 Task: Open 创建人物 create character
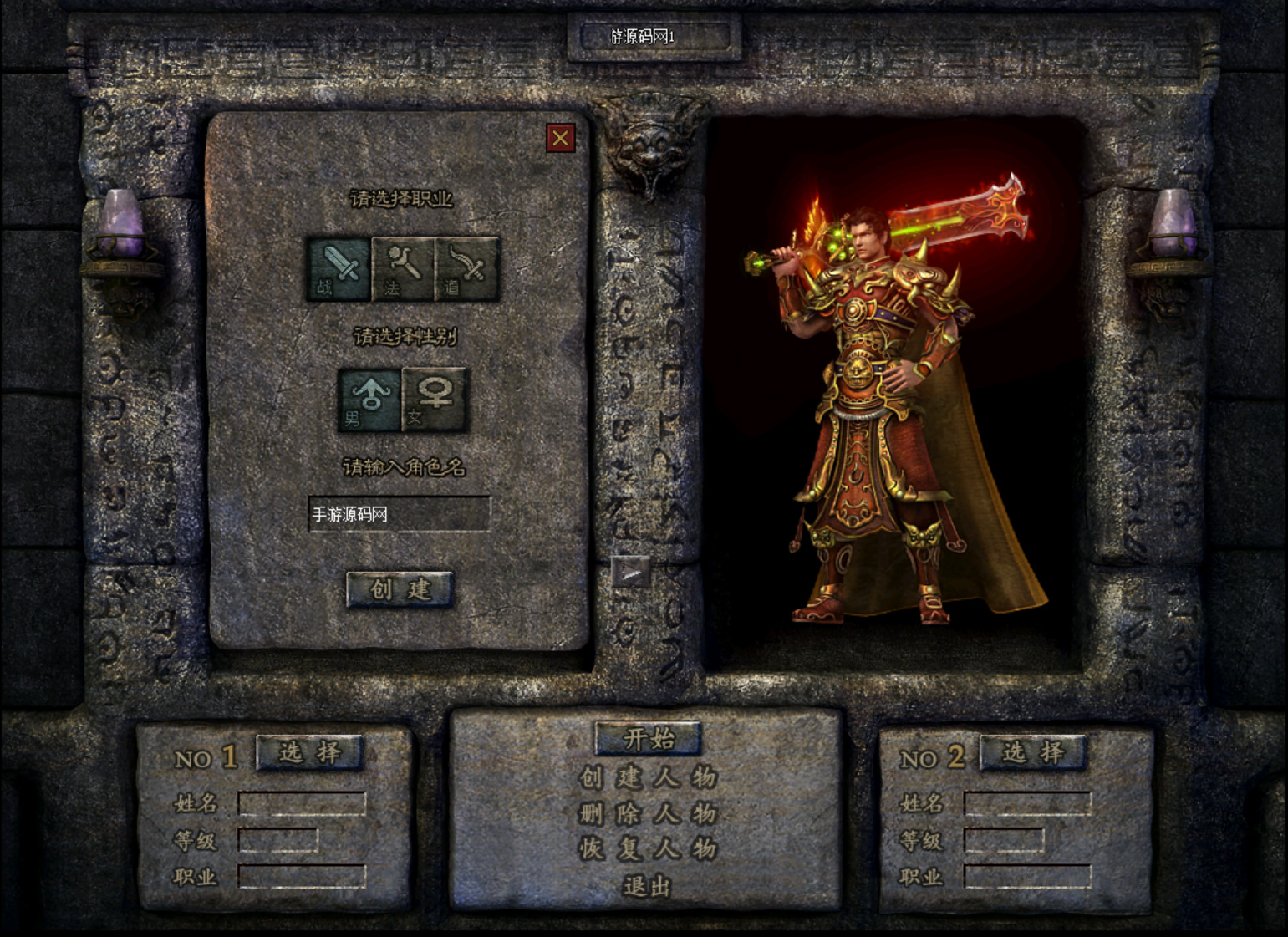click(x=648, y=777)
